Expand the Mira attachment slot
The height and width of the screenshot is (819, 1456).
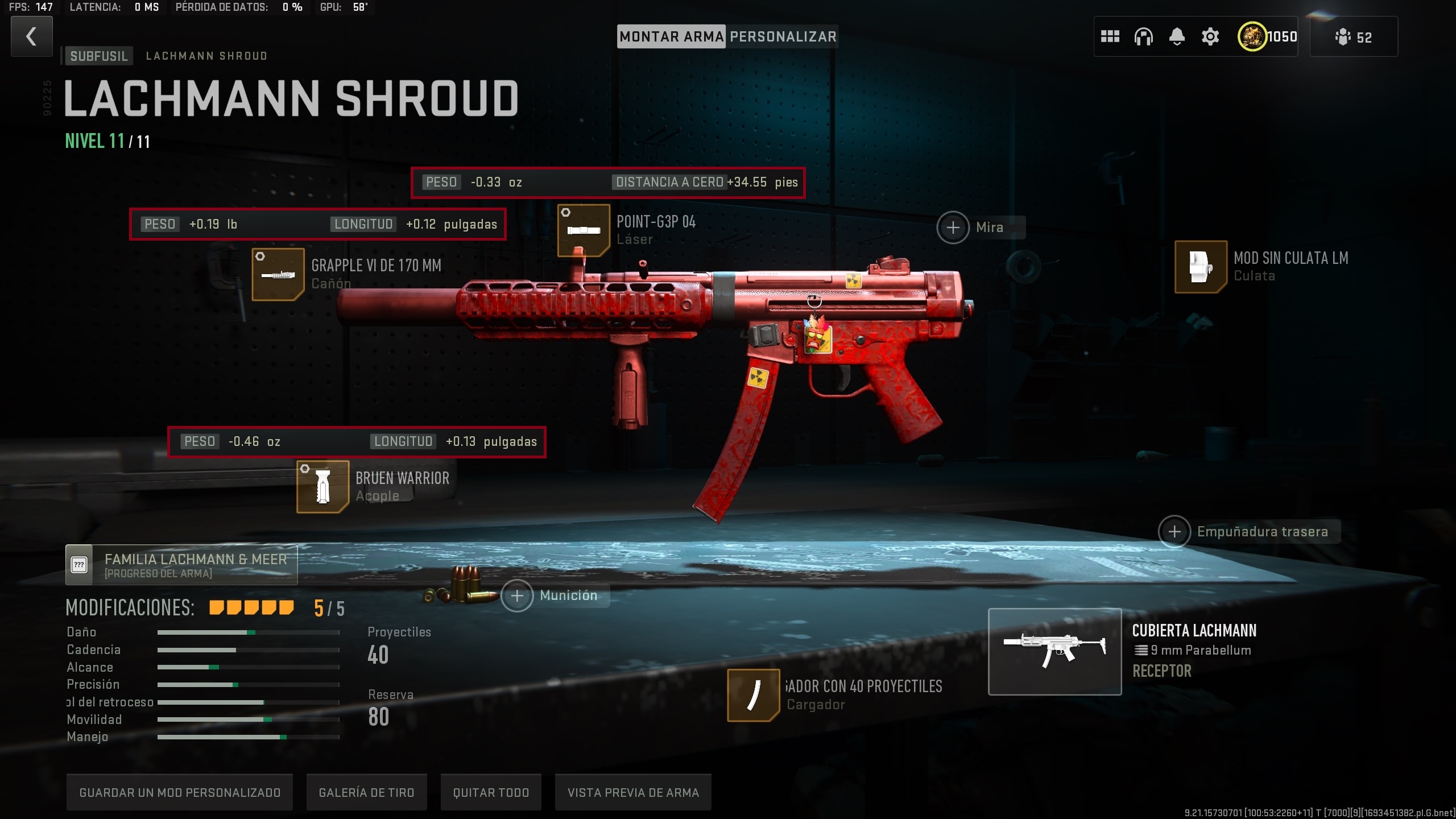[954, 227]
